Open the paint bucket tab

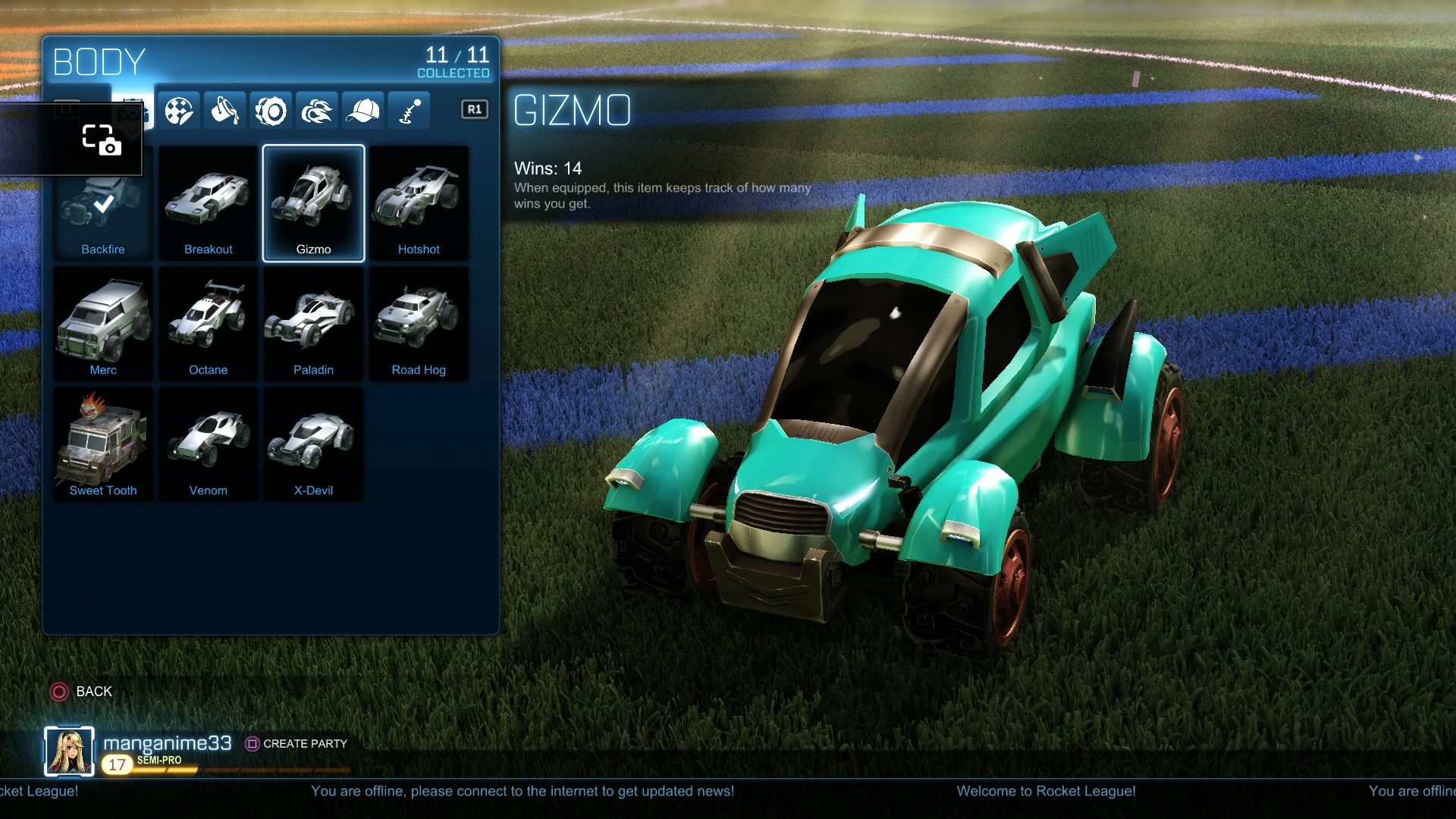(224, 111)
